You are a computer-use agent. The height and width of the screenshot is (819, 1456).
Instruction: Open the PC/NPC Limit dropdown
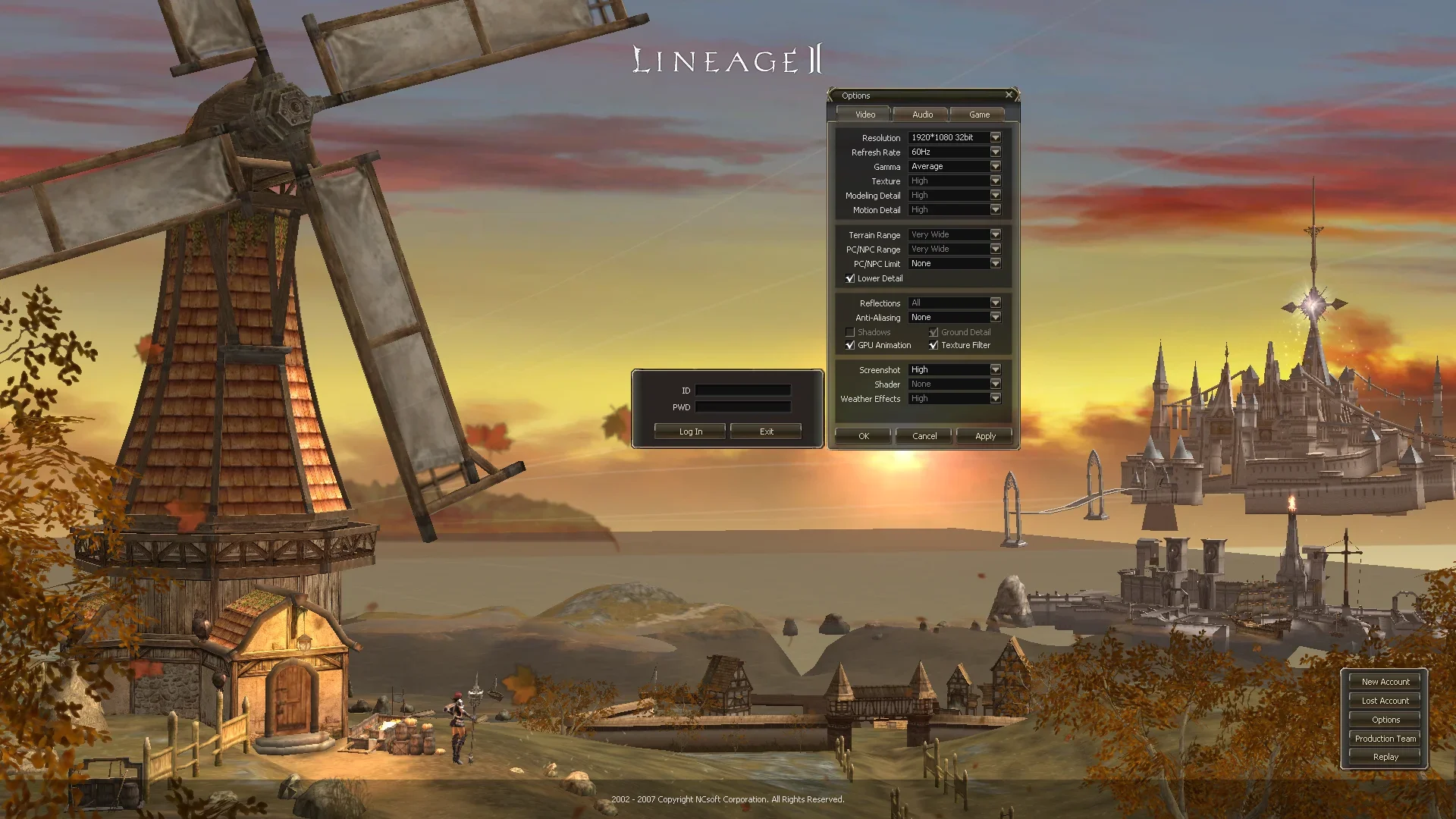coord(995,263)
